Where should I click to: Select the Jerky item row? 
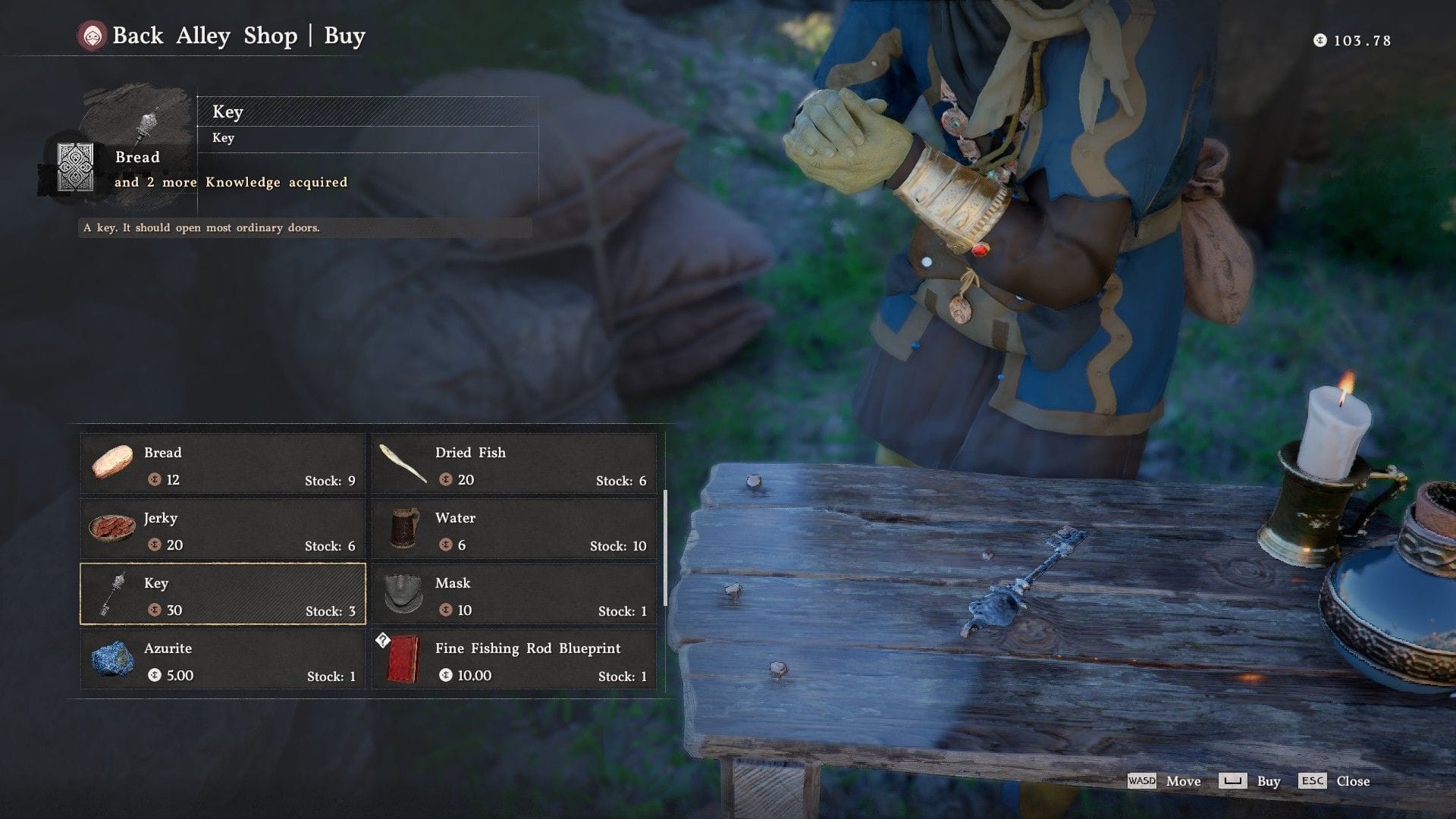coord(223,529)
